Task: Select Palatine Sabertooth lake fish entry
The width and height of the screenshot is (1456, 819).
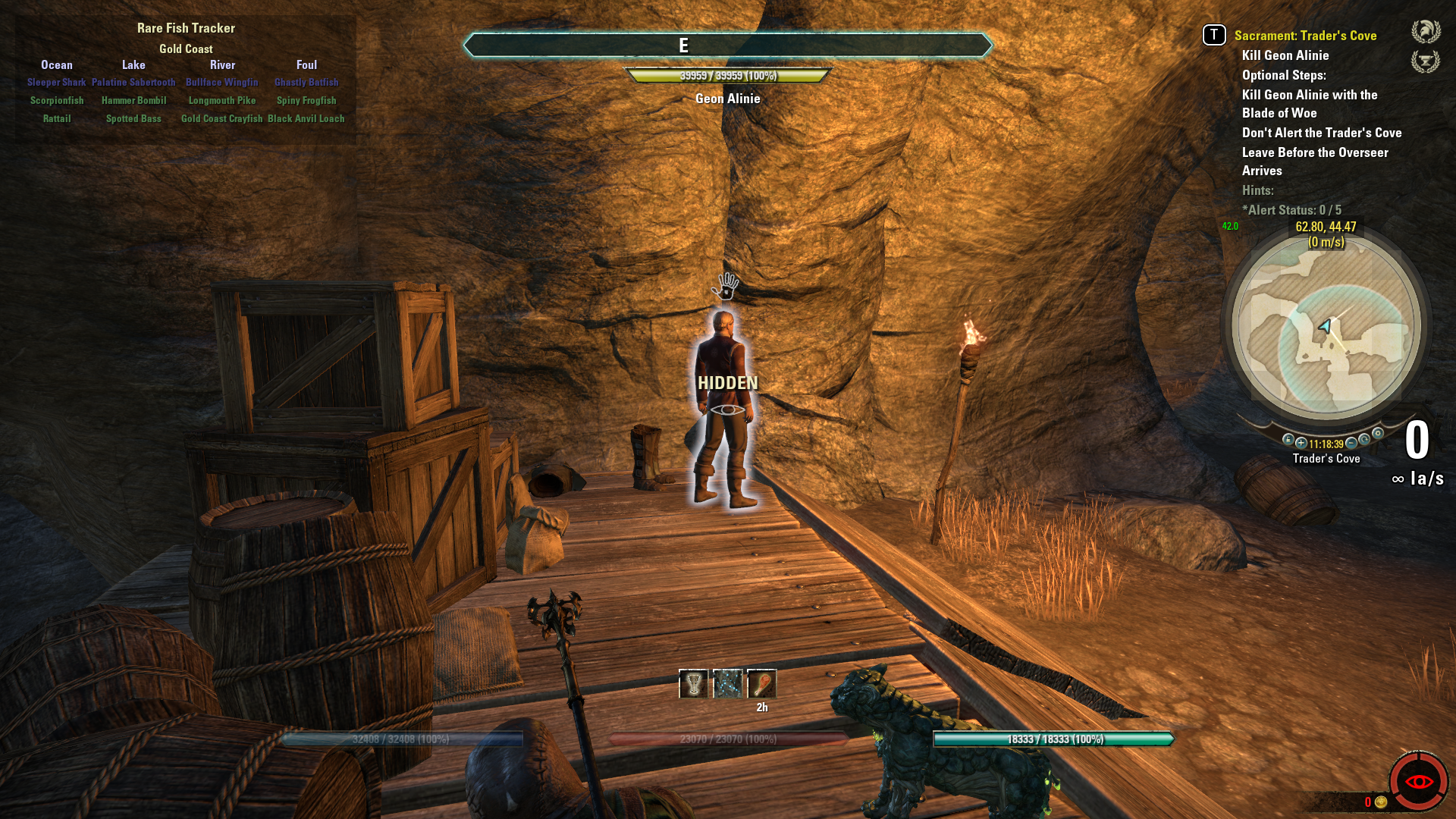Action: point(133,82)
